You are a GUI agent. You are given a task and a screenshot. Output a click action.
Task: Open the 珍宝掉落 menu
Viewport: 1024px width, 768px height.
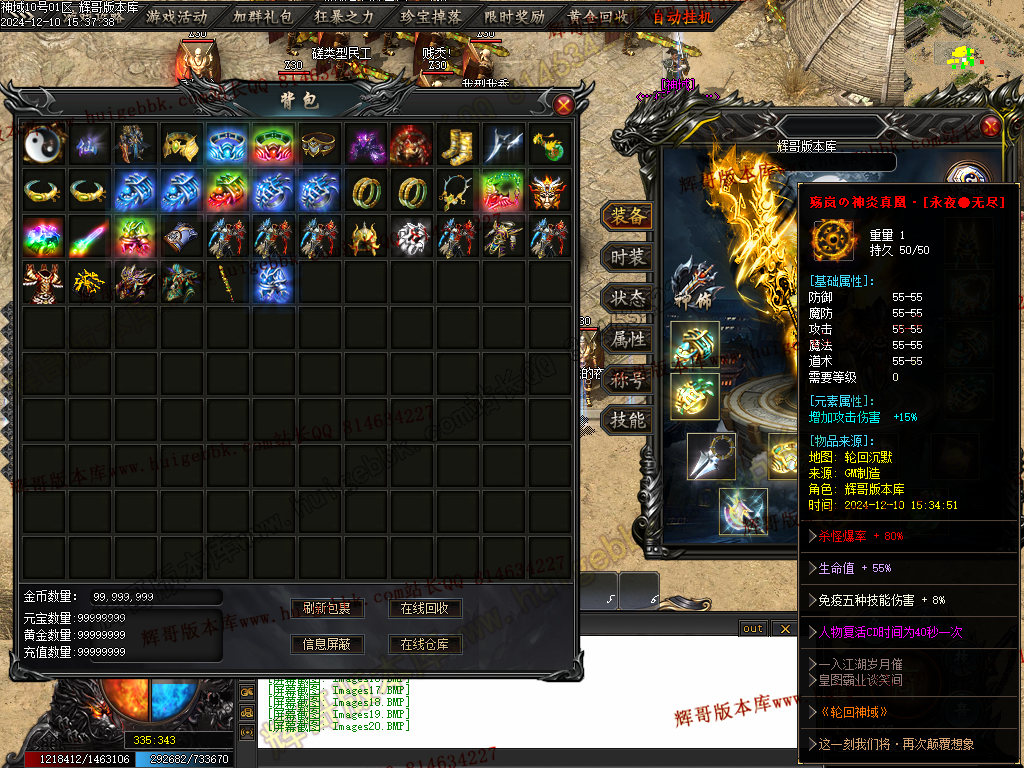430,16
